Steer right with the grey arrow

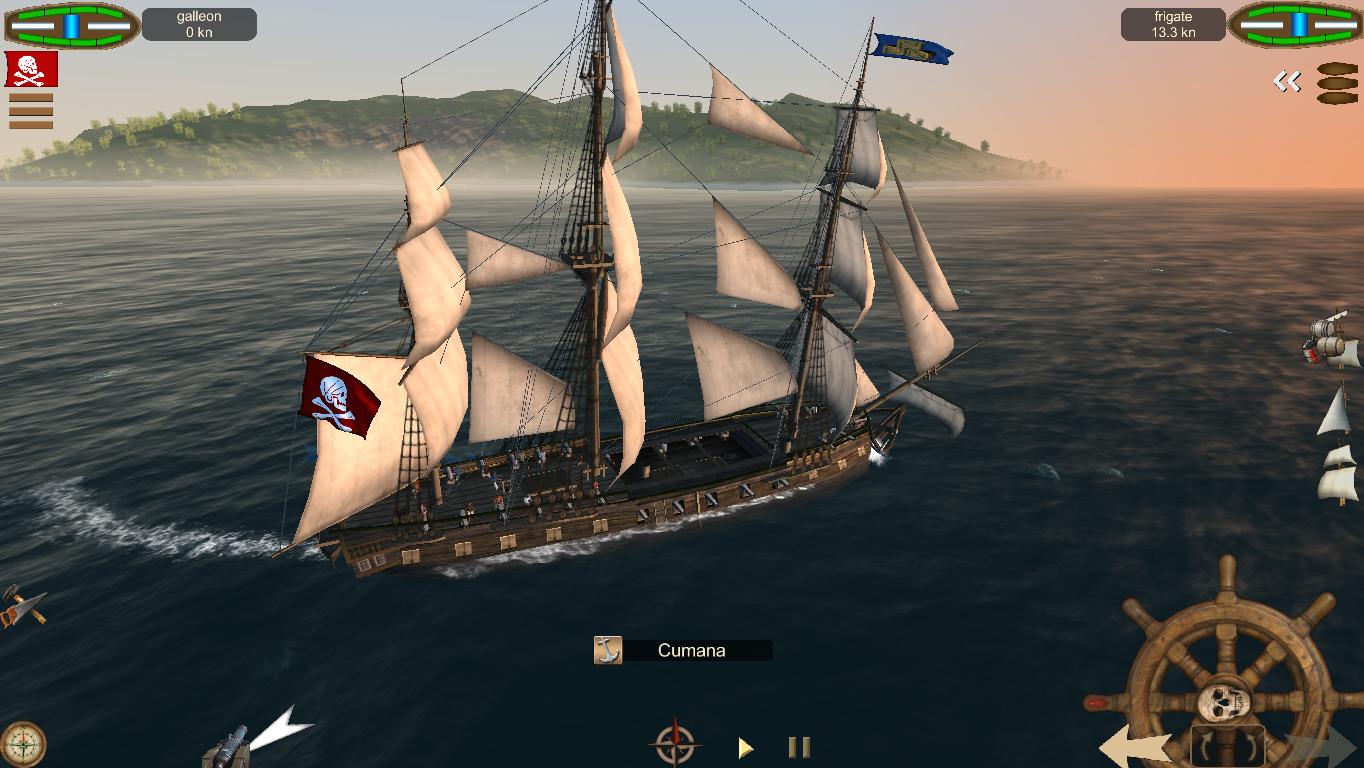[x=1320, y=747]
